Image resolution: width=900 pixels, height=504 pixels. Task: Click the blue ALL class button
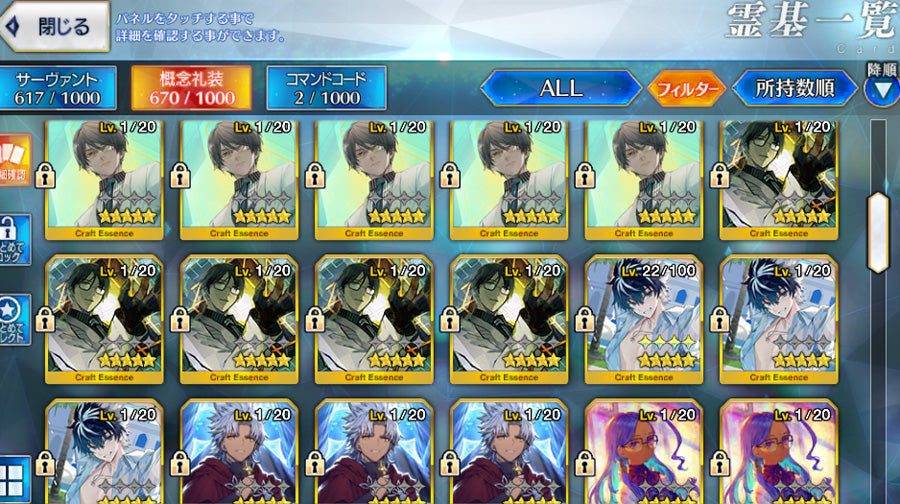click(560, 88)
